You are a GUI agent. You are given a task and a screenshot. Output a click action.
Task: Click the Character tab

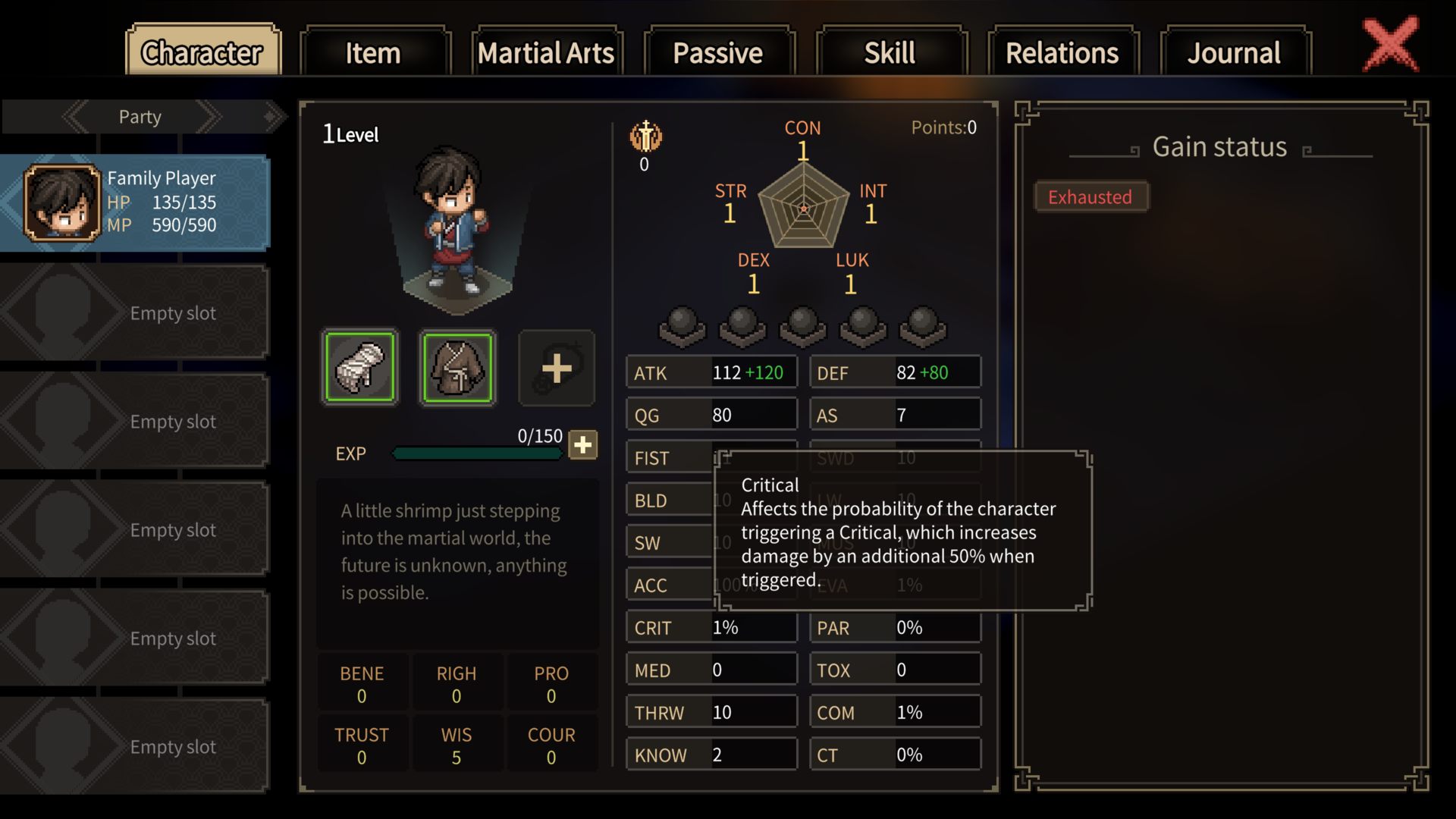point(202,52)
